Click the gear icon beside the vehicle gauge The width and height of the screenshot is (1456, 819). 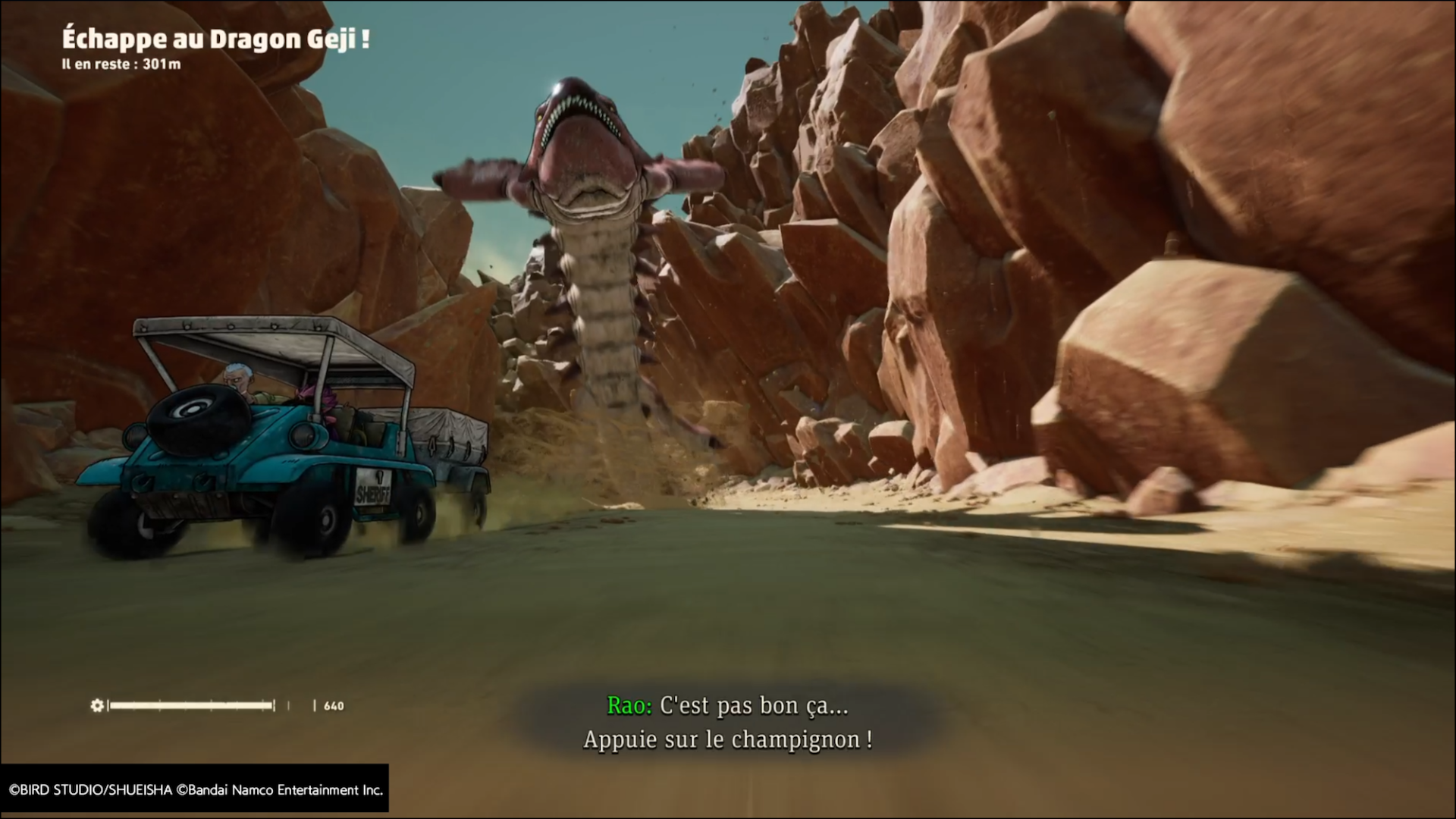97,706
